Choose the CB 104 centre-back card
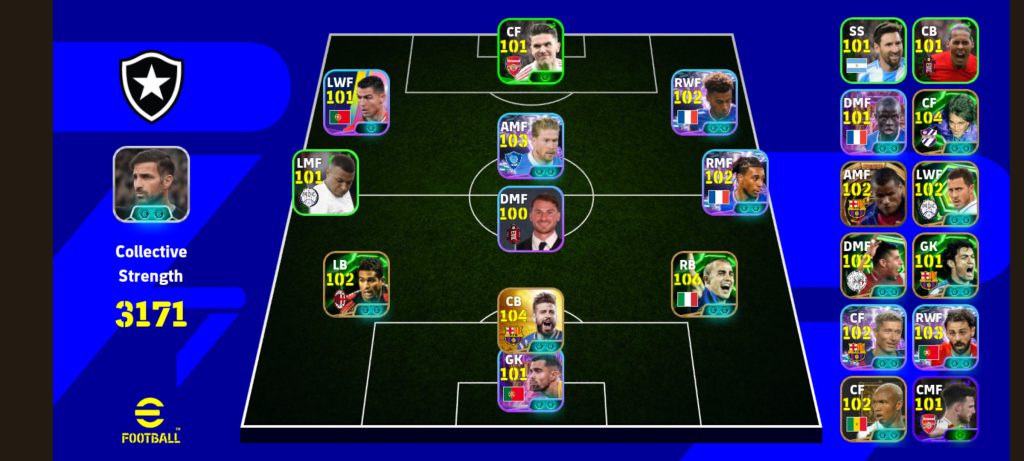The image size is (1024, 461). [x=531, y=320]
